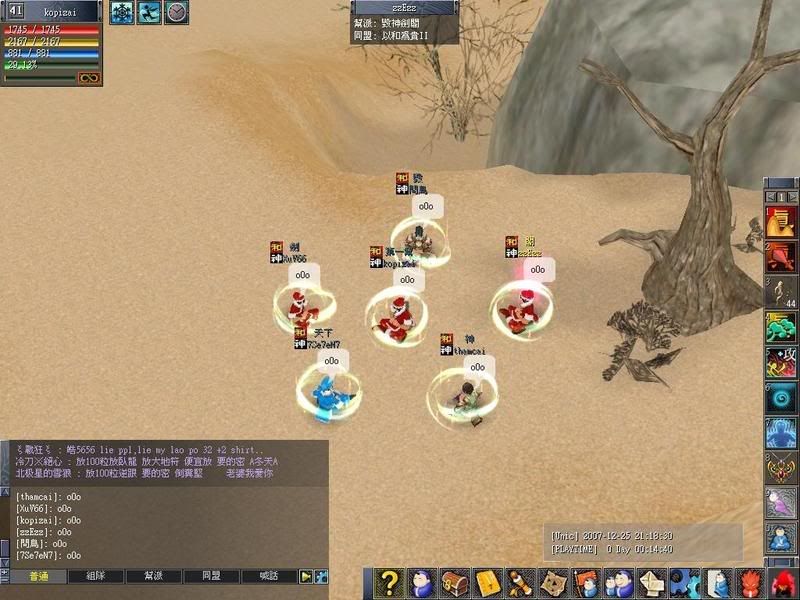The height and width of the screenshot is (600, 800).
Task: Switch to the 普通 chat tab
Action: click(39, 577)
